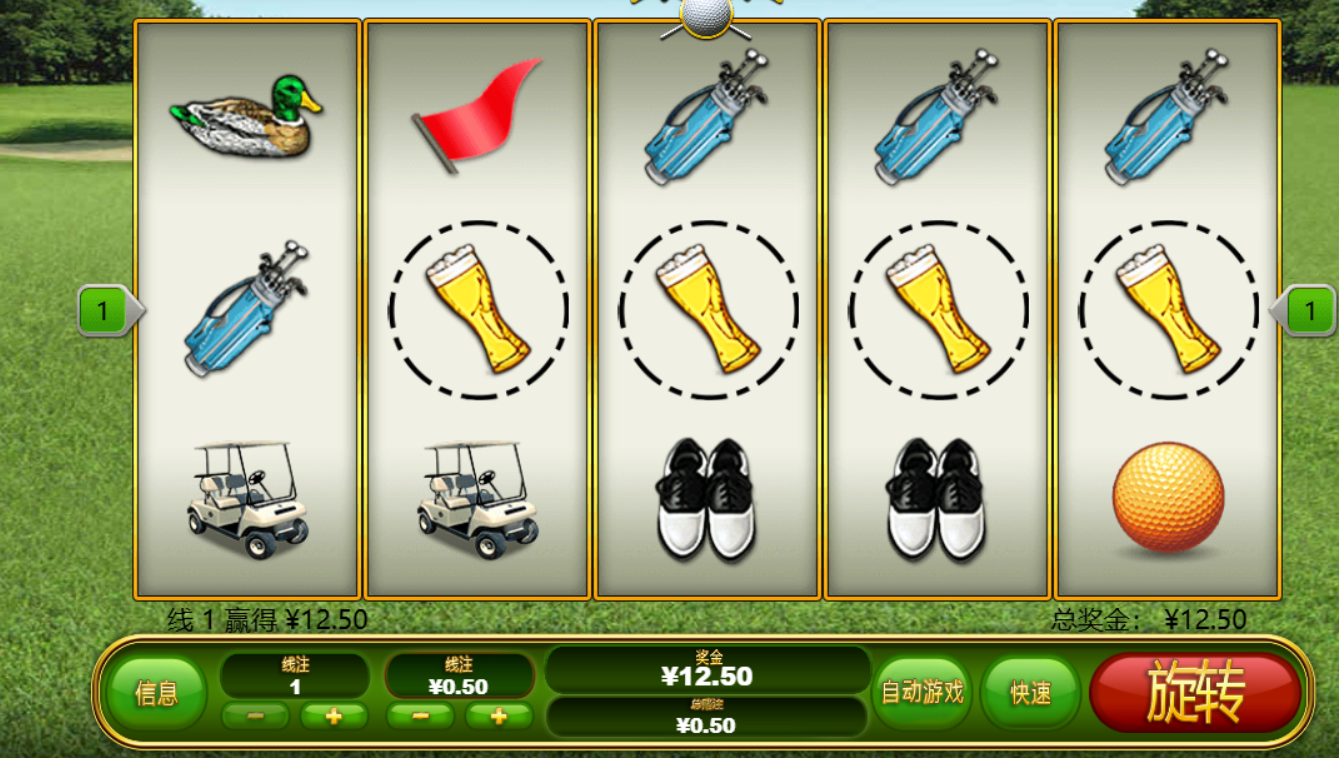Spin the reels with the red 旋转 button
Screen dimensions: 1339x758
(x=1195, y=692)
